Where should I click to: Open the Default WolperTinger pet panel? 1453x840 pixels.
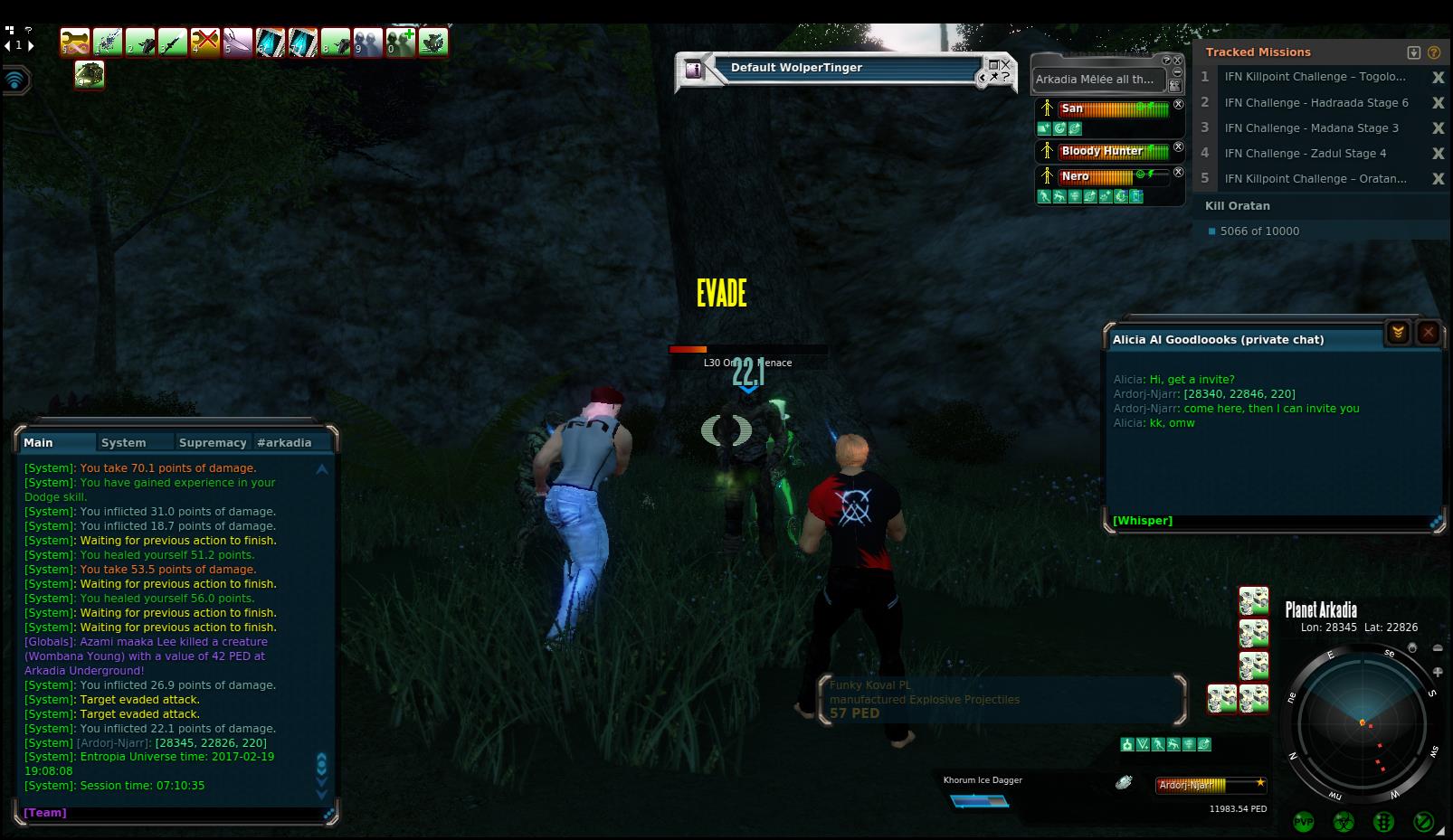tap(796, 68)
